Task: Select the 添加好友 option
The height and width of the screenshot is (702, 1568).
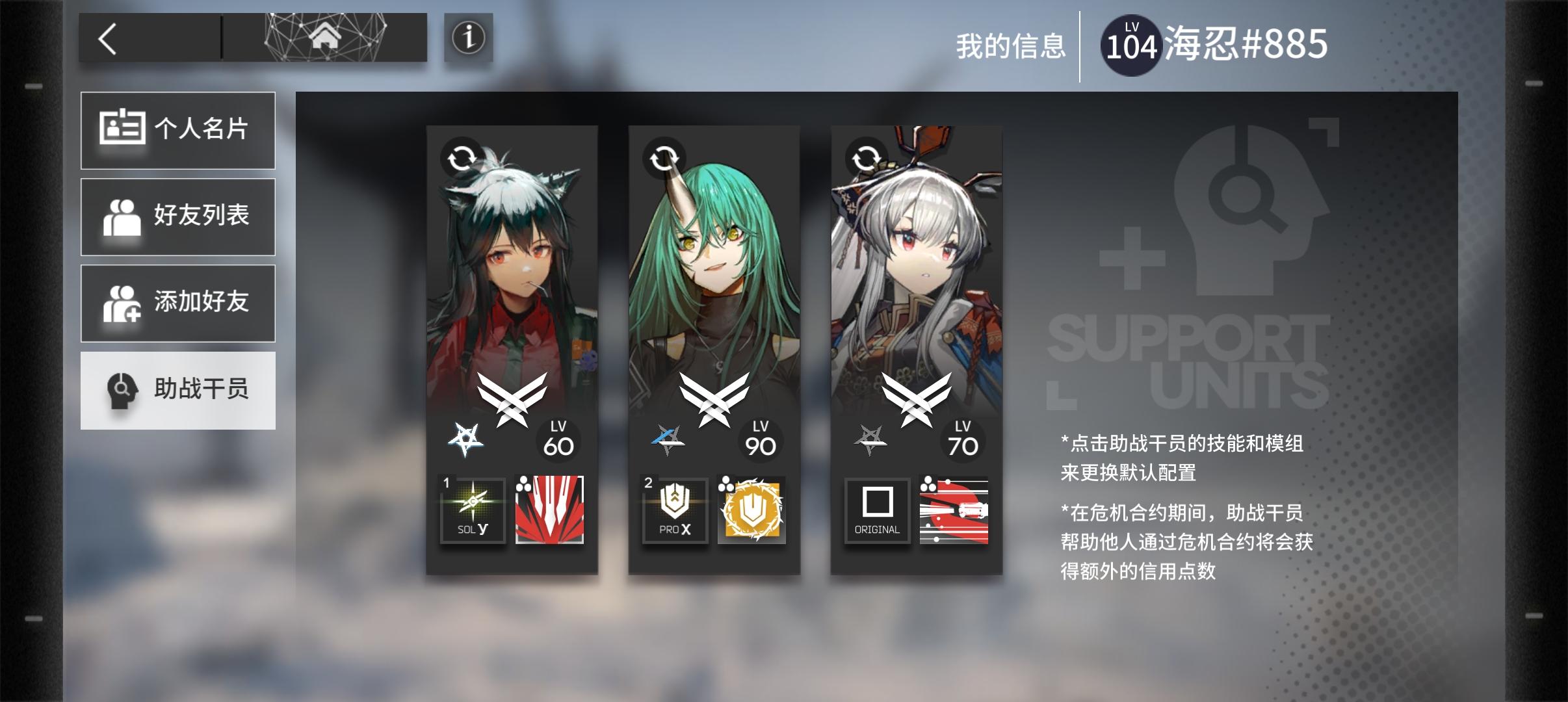Action: (178, 303)
